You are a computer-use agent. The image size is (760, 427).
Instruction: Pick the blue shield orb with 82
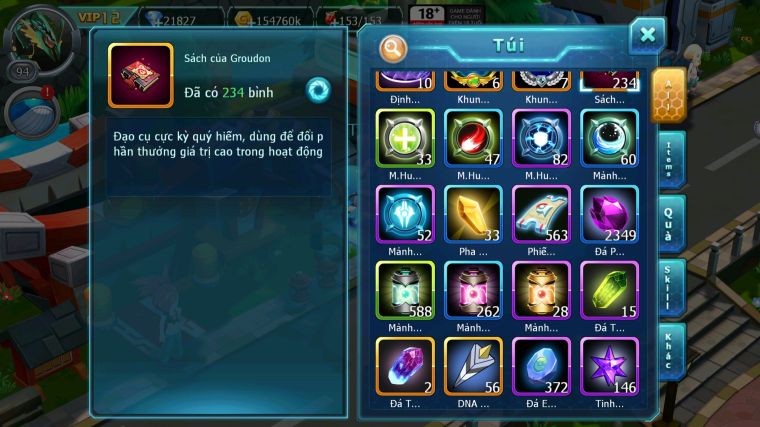(541, 138)
